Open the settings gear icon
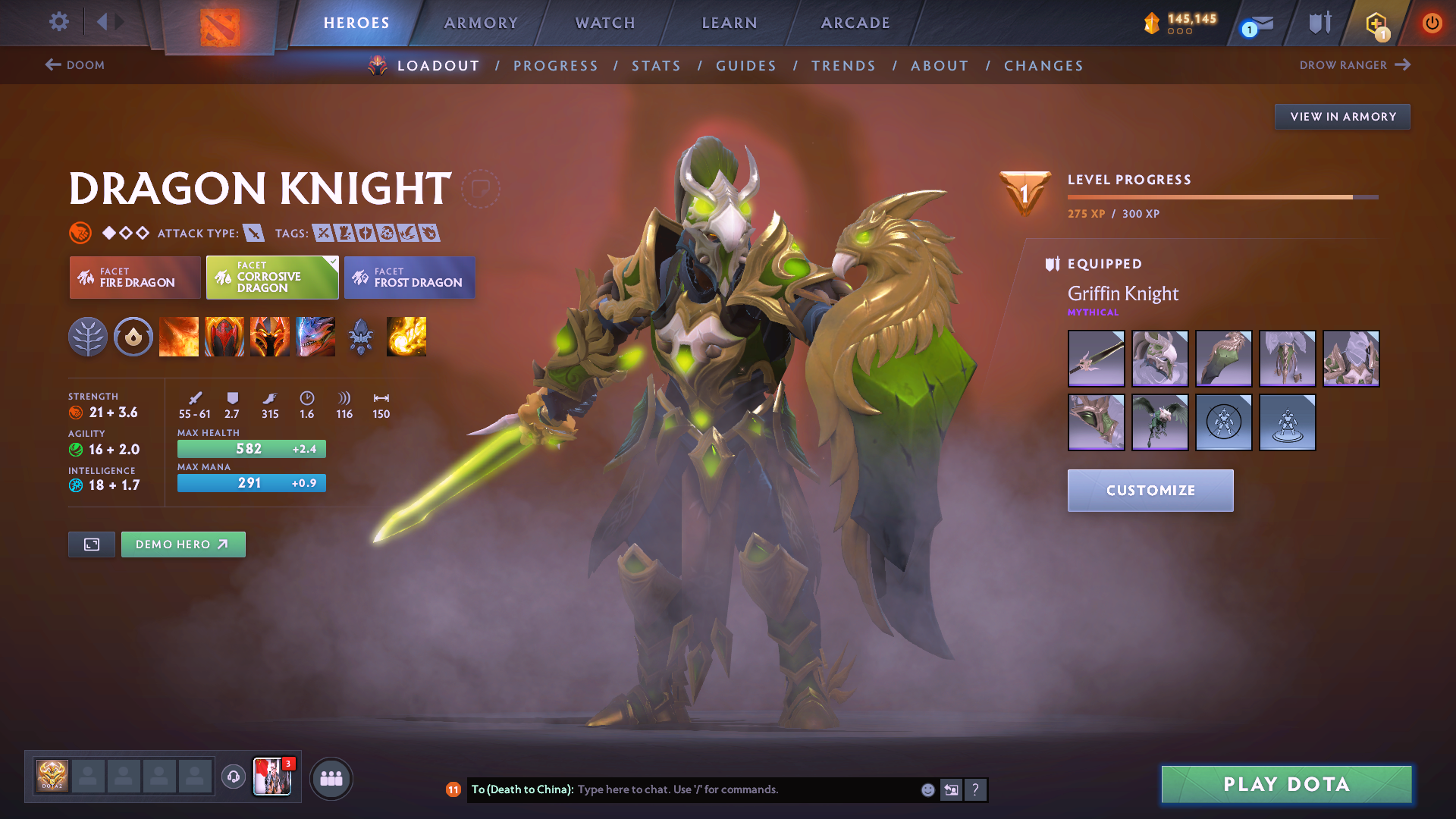Screen dimensions: 1456x819 coord(58,22)
